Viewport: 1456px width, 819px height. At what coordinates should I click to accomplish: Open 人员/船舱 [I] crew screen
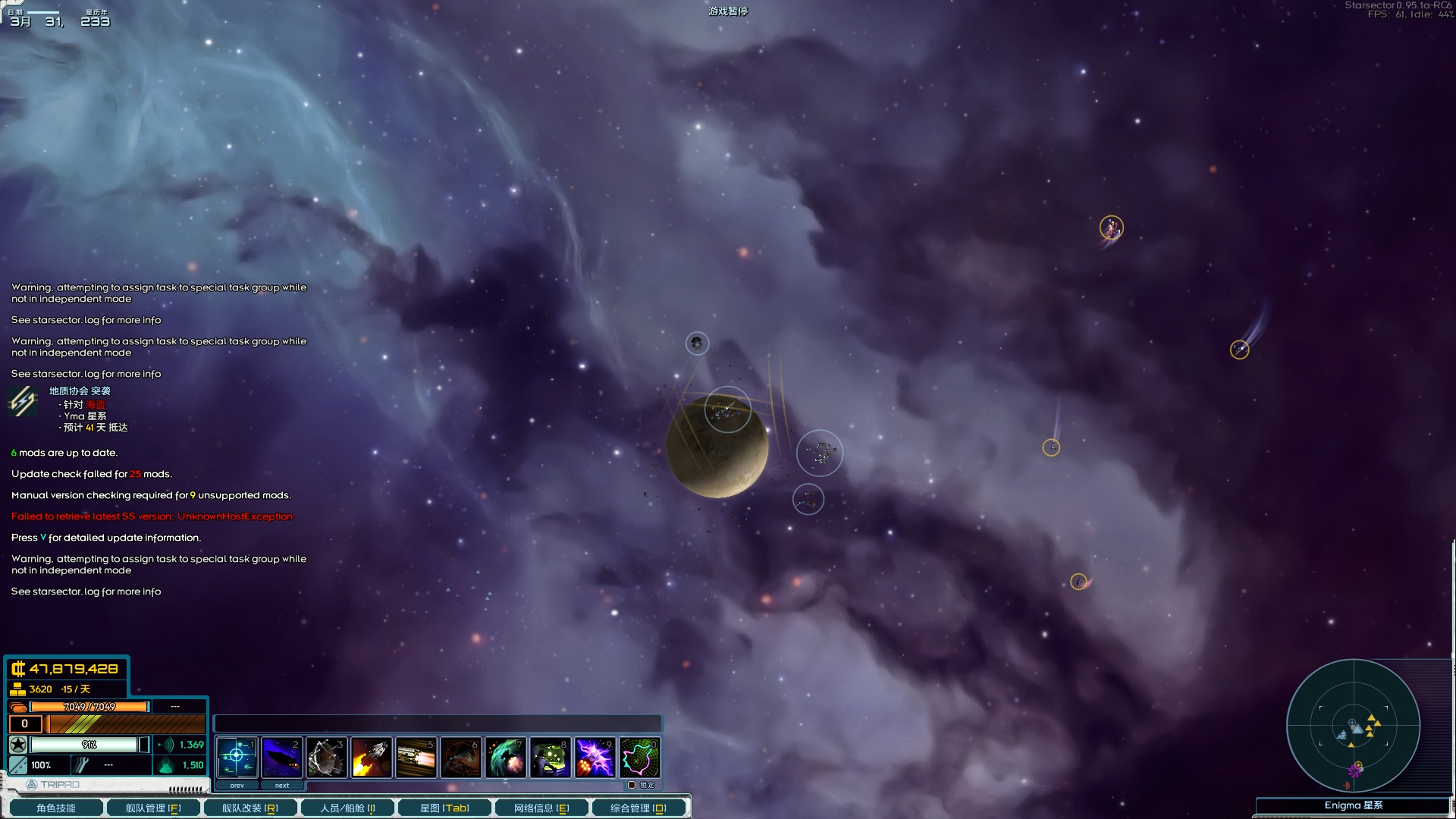click(347, 808)
